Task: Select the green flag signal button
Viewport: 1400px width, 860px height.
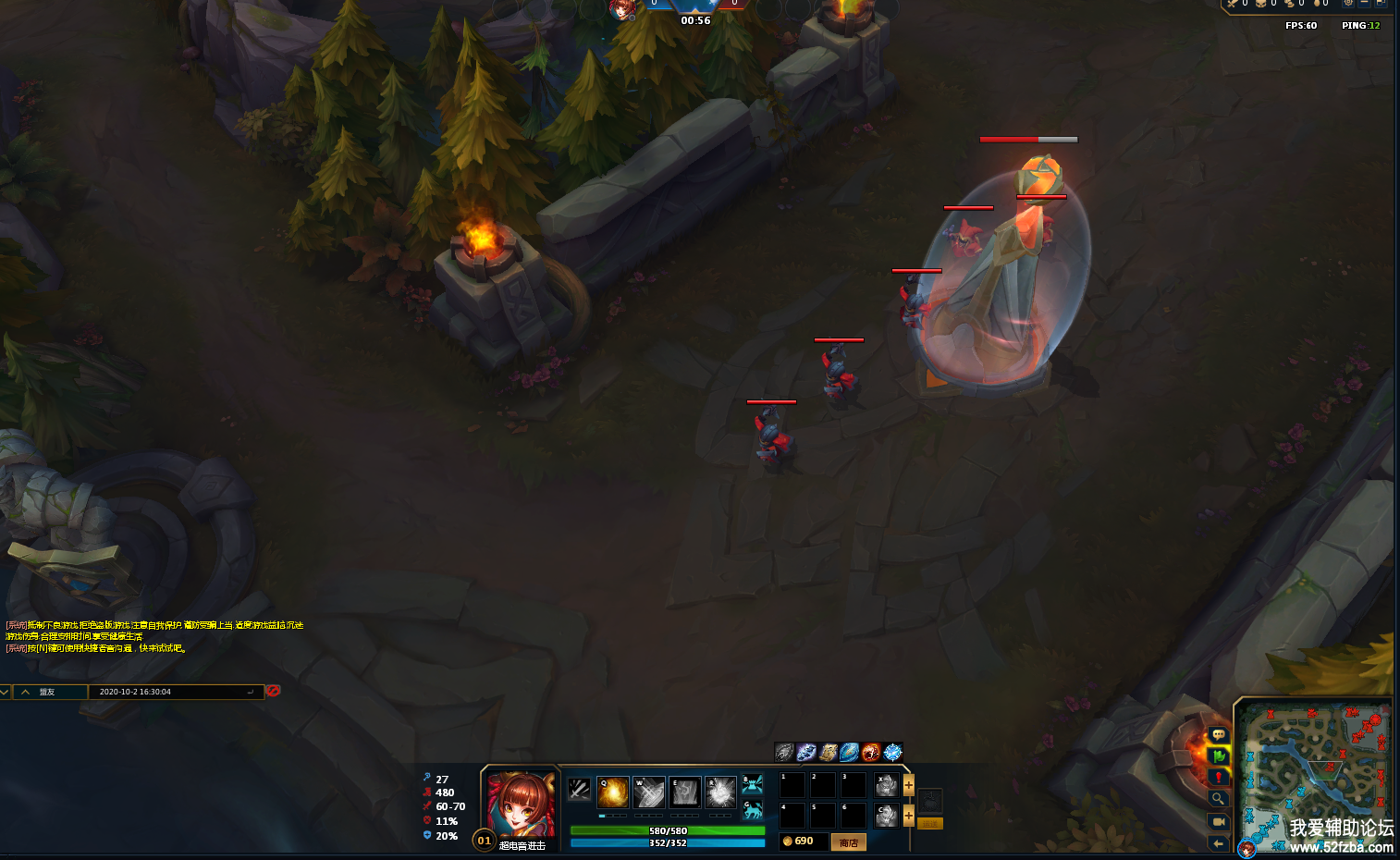Action: [x=1218, y=756]
